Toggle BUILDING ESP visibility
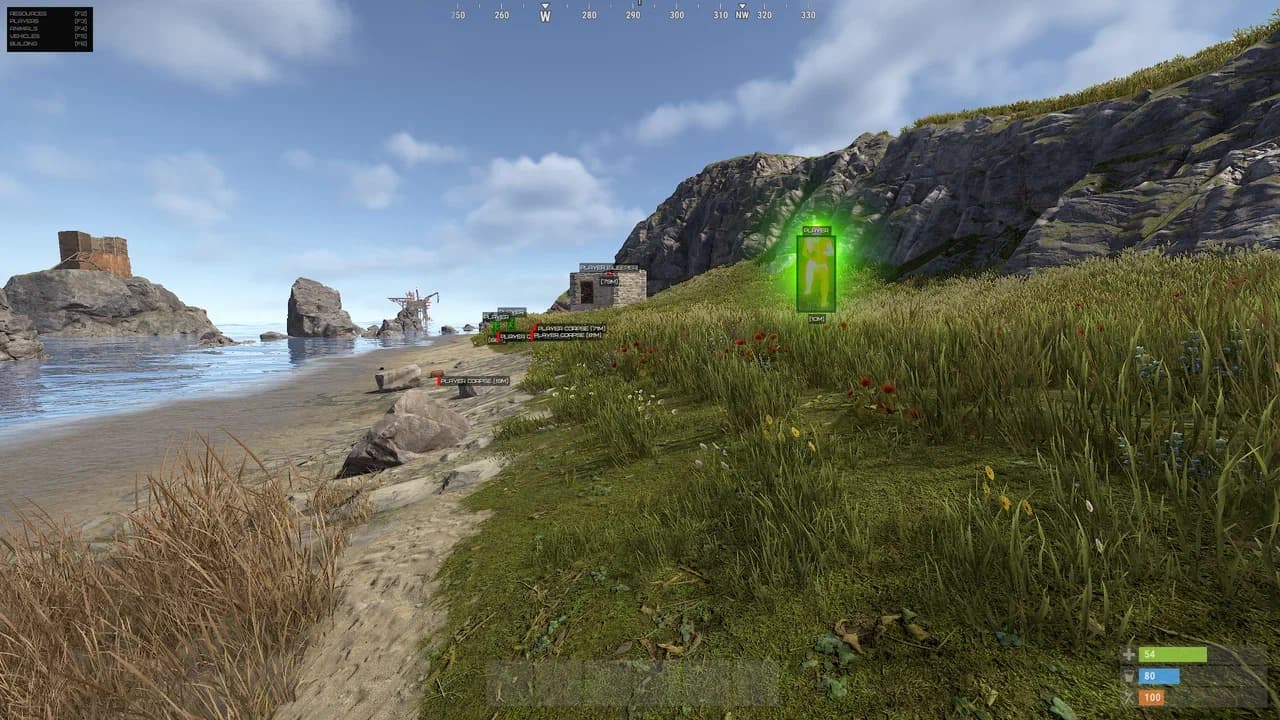The width and height of the screenshot is (1280, 720). [26, 43]
